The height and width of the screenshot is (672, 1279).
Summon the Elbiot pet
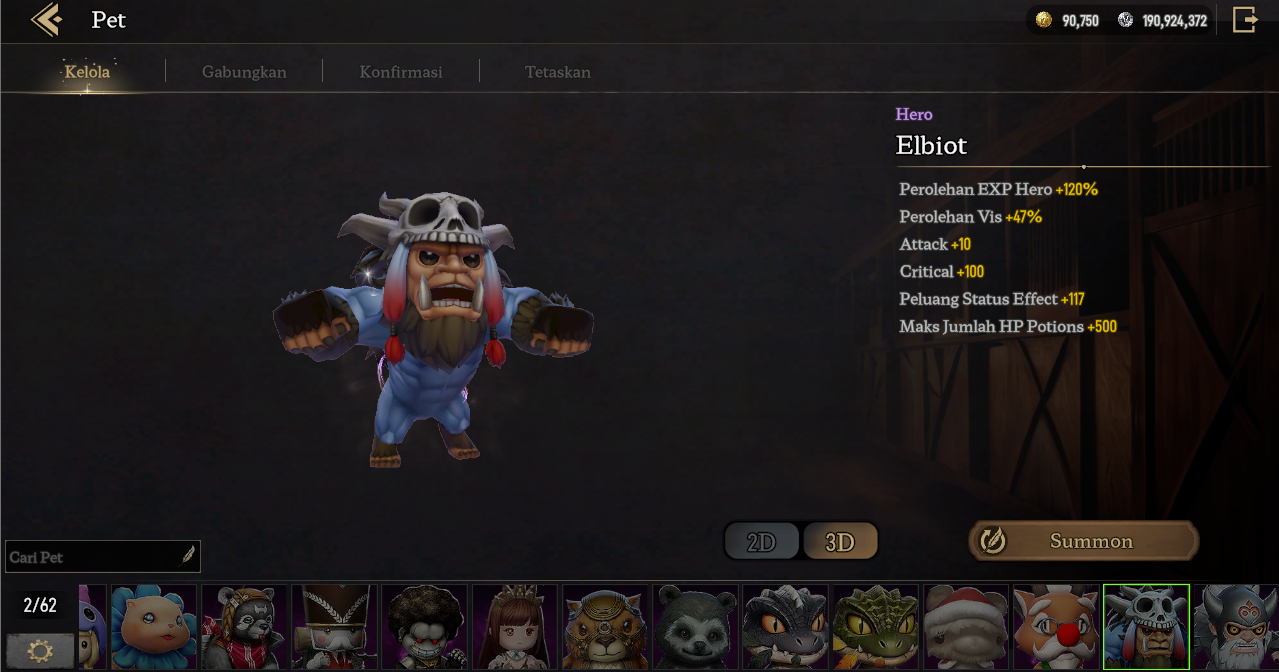1084,541
